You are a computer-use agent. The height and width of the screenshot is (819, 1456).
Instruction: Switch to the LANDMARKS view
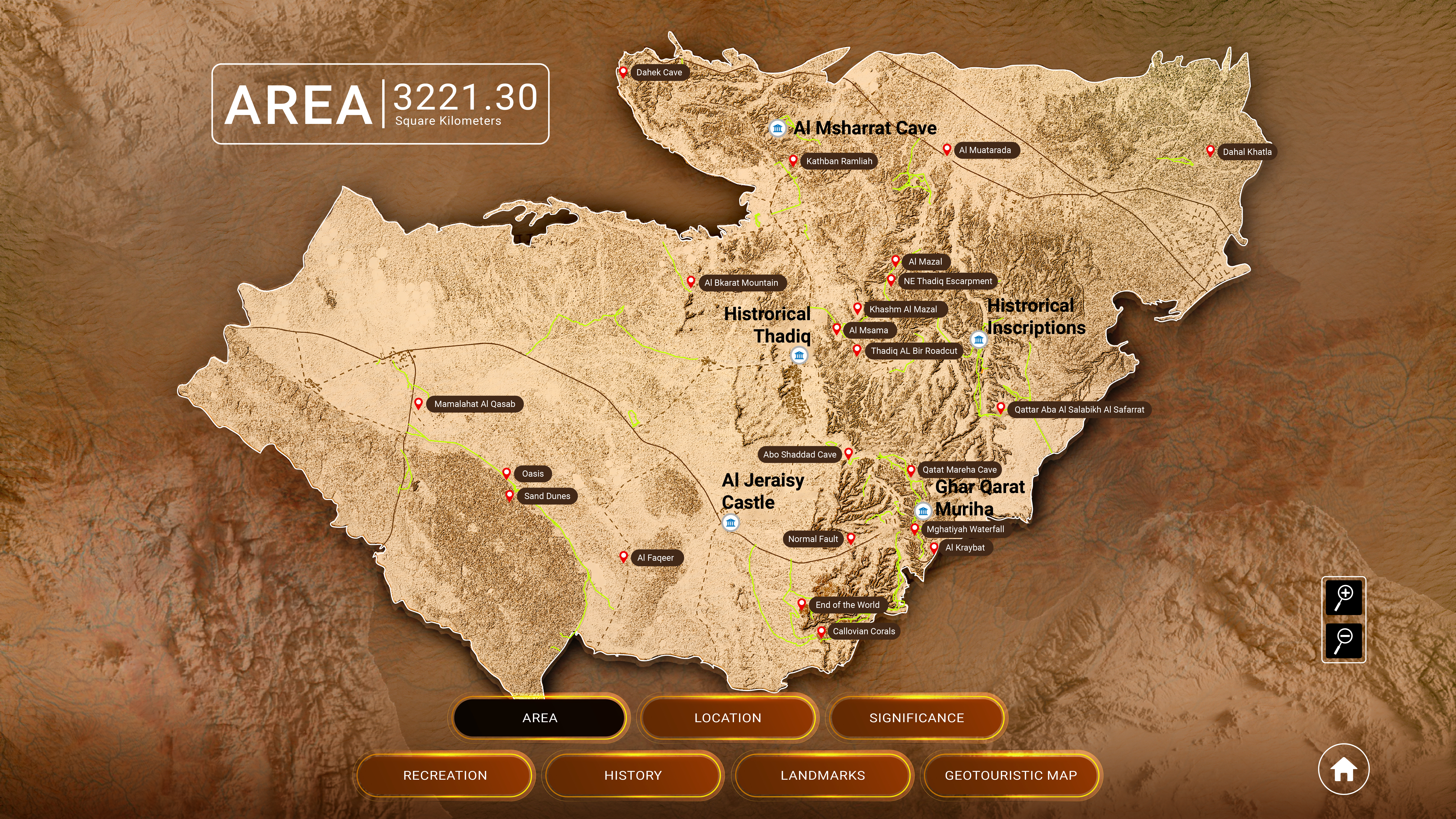coord(822,776)
